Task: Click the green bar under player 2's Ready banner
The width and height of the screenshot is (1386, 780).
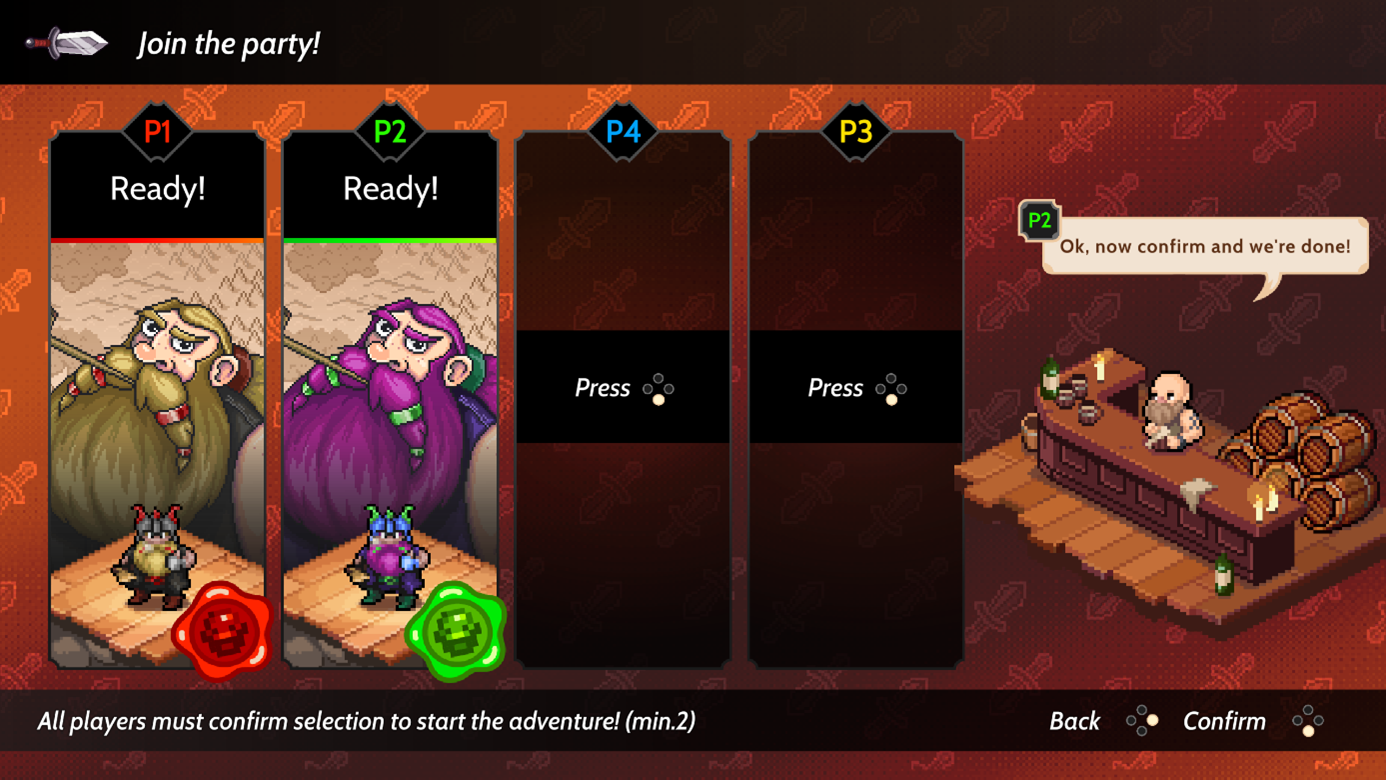Action: 389,241
